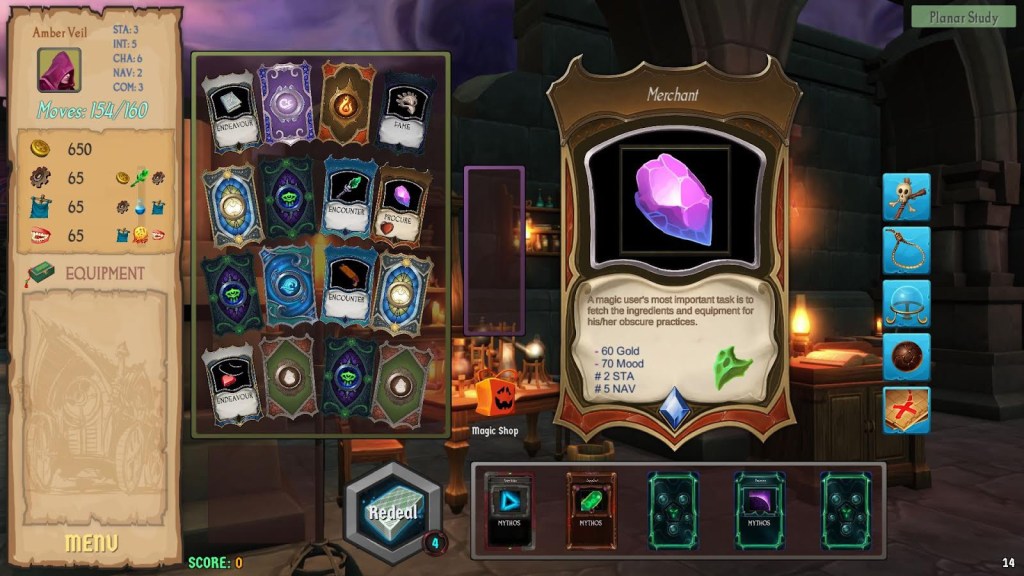Select the Mythos card with the purple orb
Screen dimensions: 1024x576
(x=760, y=511)
